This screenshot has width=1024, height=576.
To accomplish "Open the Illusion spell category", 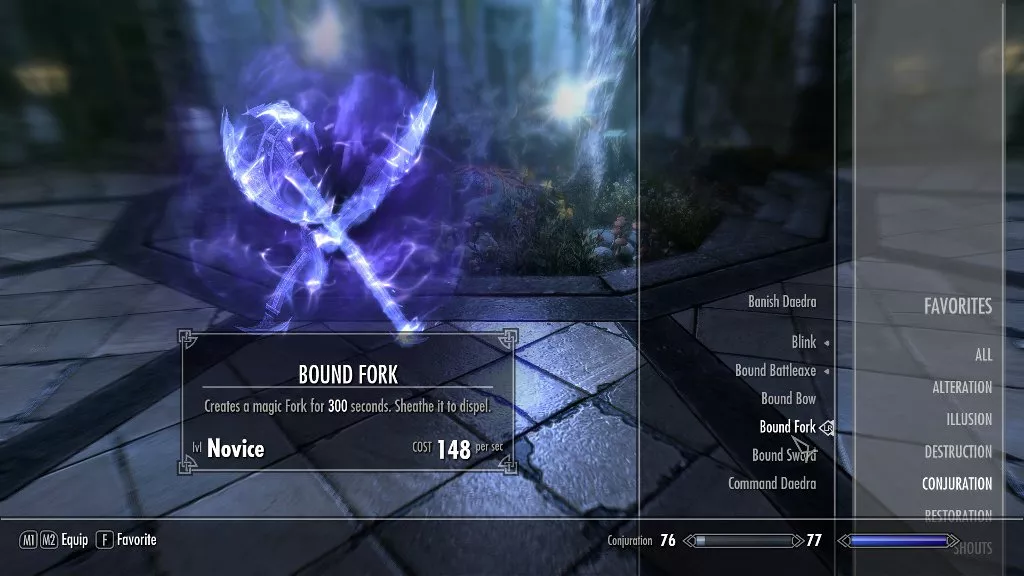I will [969, 419].
